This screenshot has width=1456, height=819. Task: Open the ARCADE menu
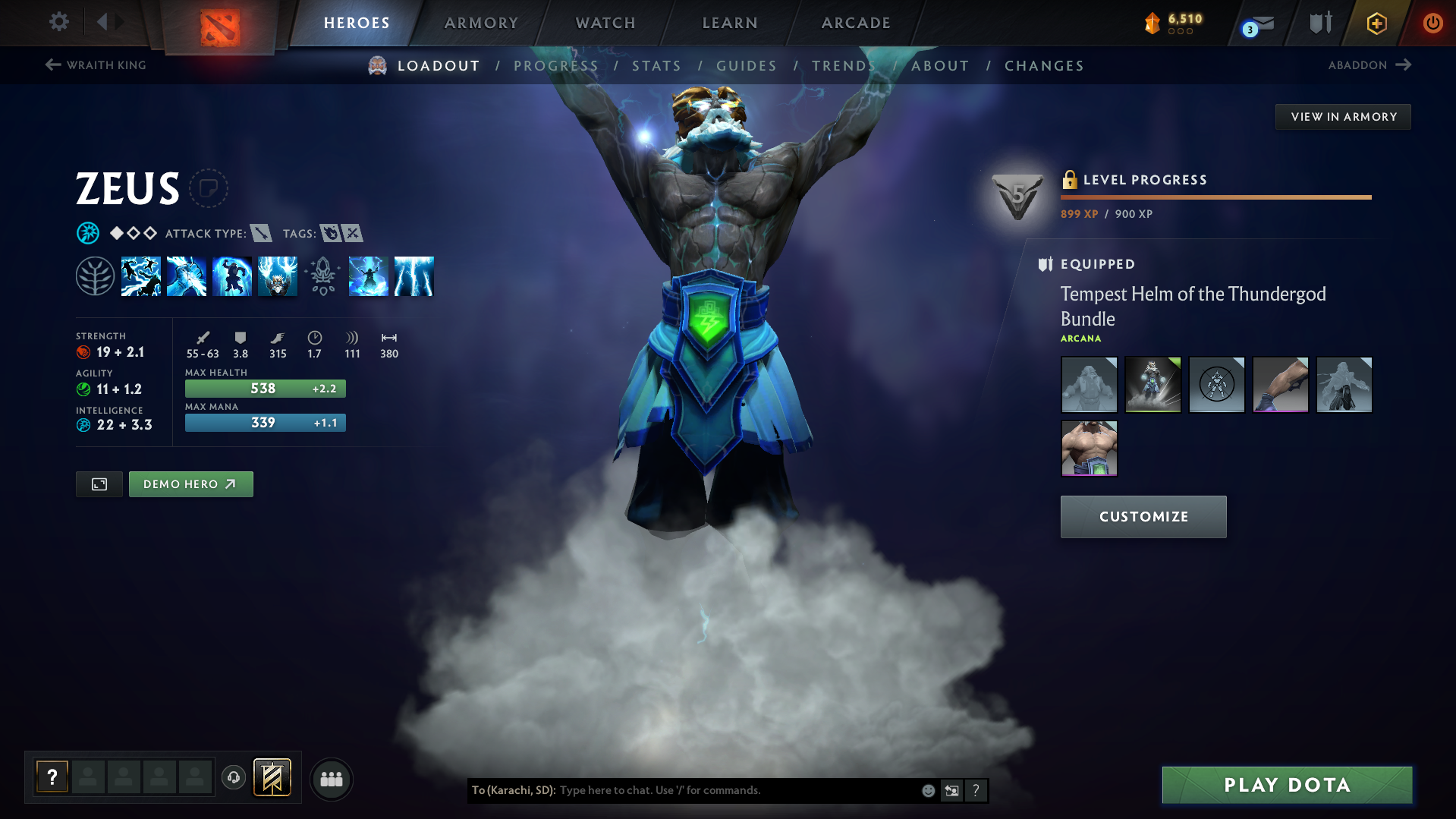coord(855,23)
